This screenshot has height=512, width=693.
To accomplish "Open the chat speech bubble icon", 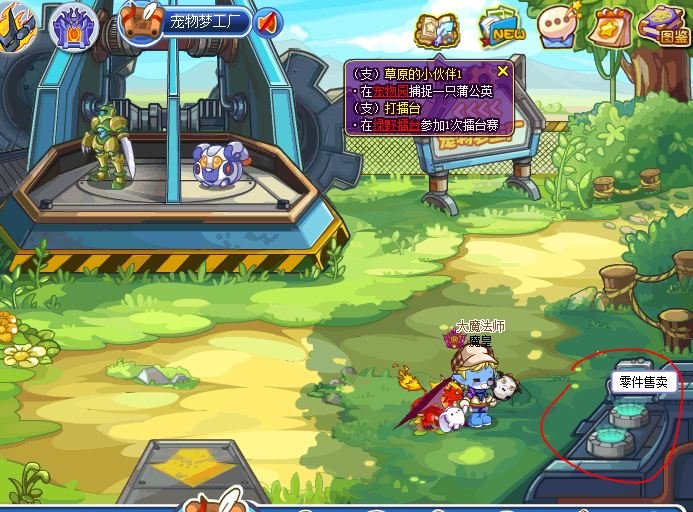I will (556, 27).
